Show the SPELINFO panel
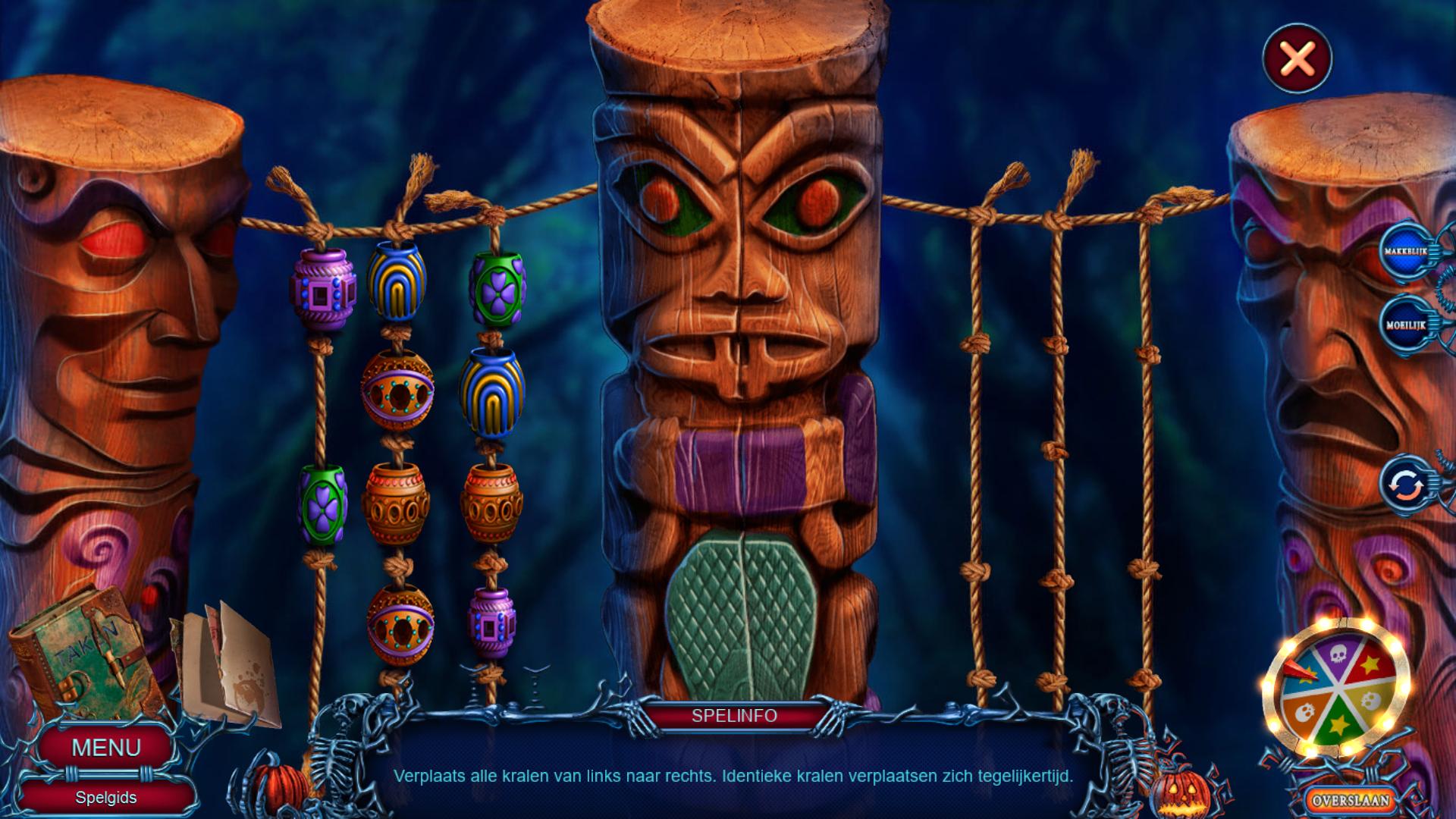The image size is (1456, 819). (734, 716)
